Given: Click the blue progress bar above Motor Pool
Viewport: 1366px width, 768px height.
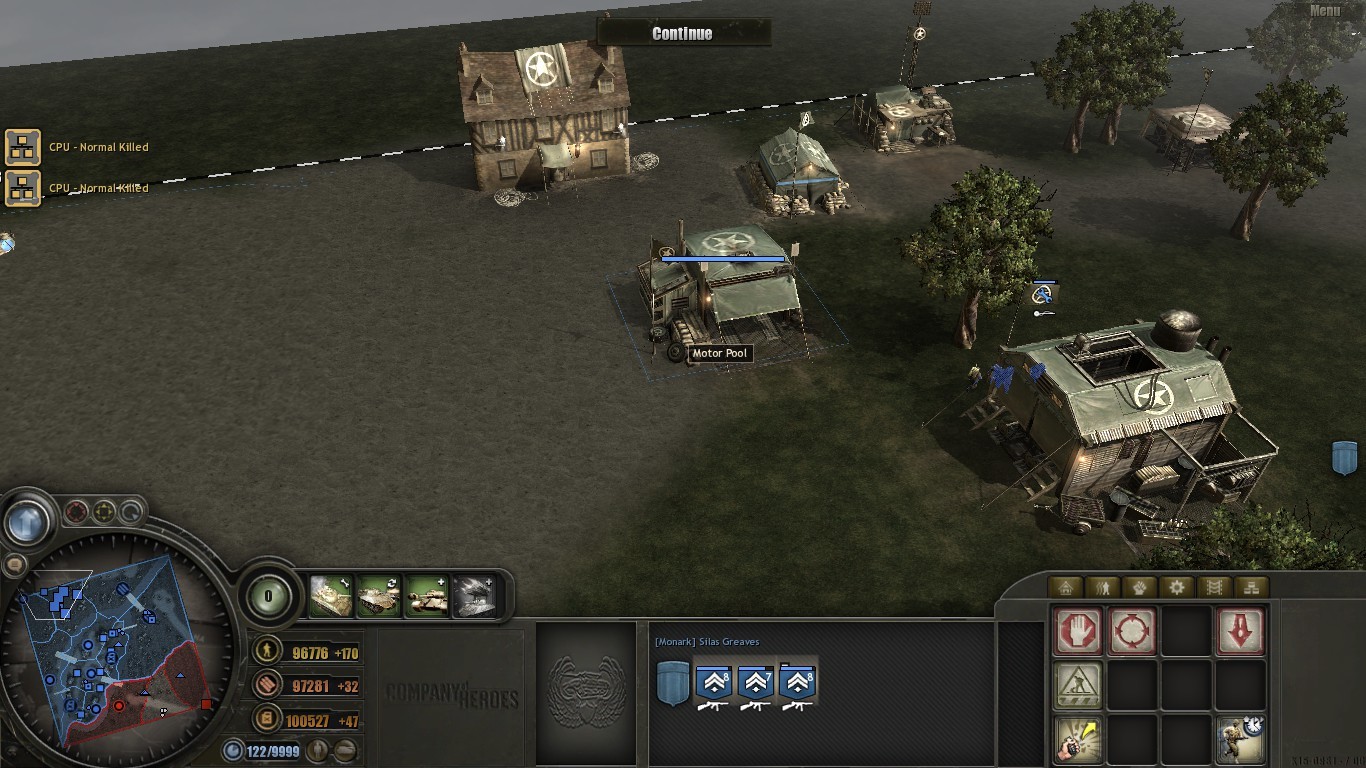Looking at the screenshot, I should [x=721, y=258].
